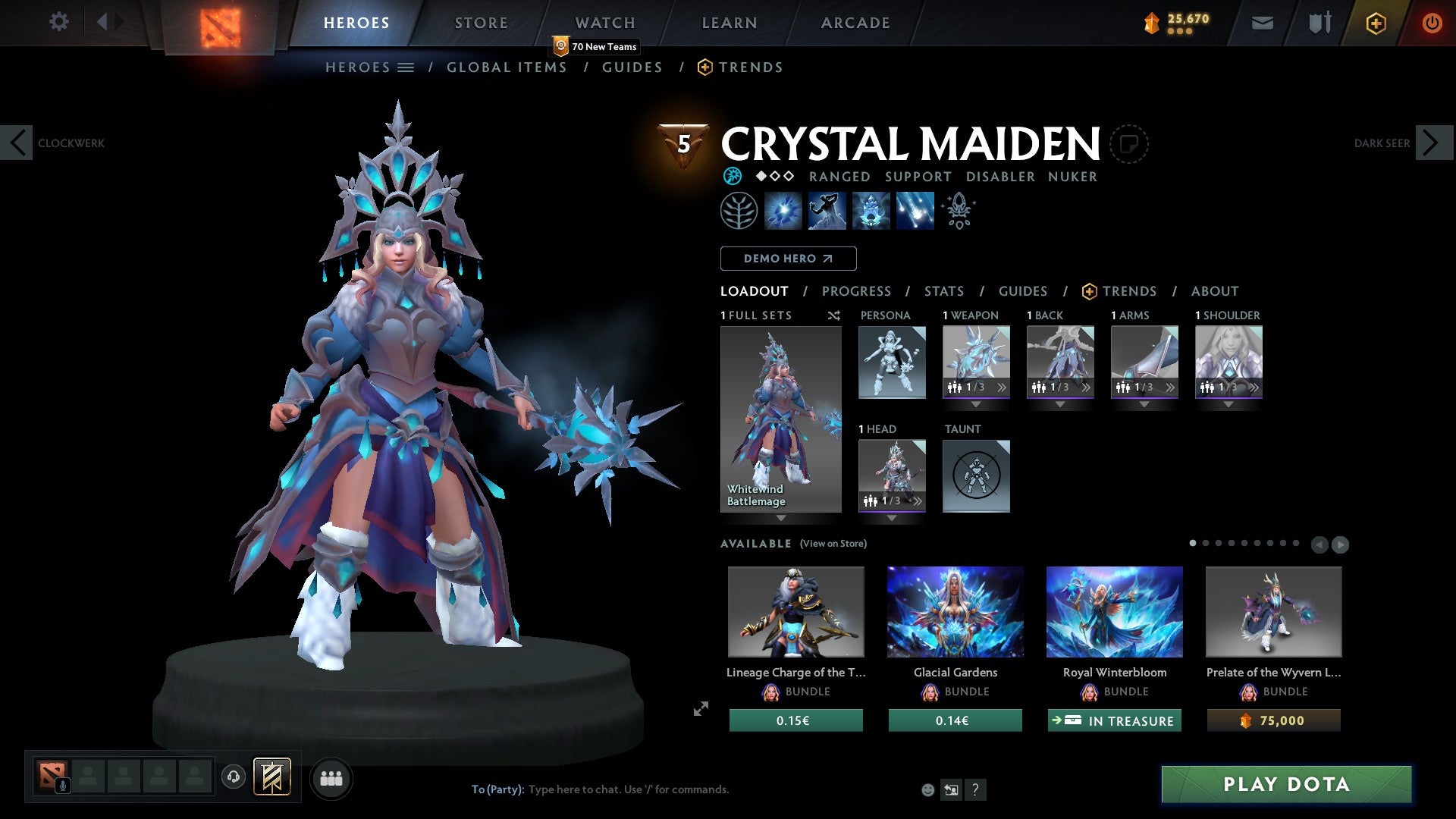View Royal Winterbloom In Treasure option
This screenshot has width=1456, height=819.
coord(1114,720)
